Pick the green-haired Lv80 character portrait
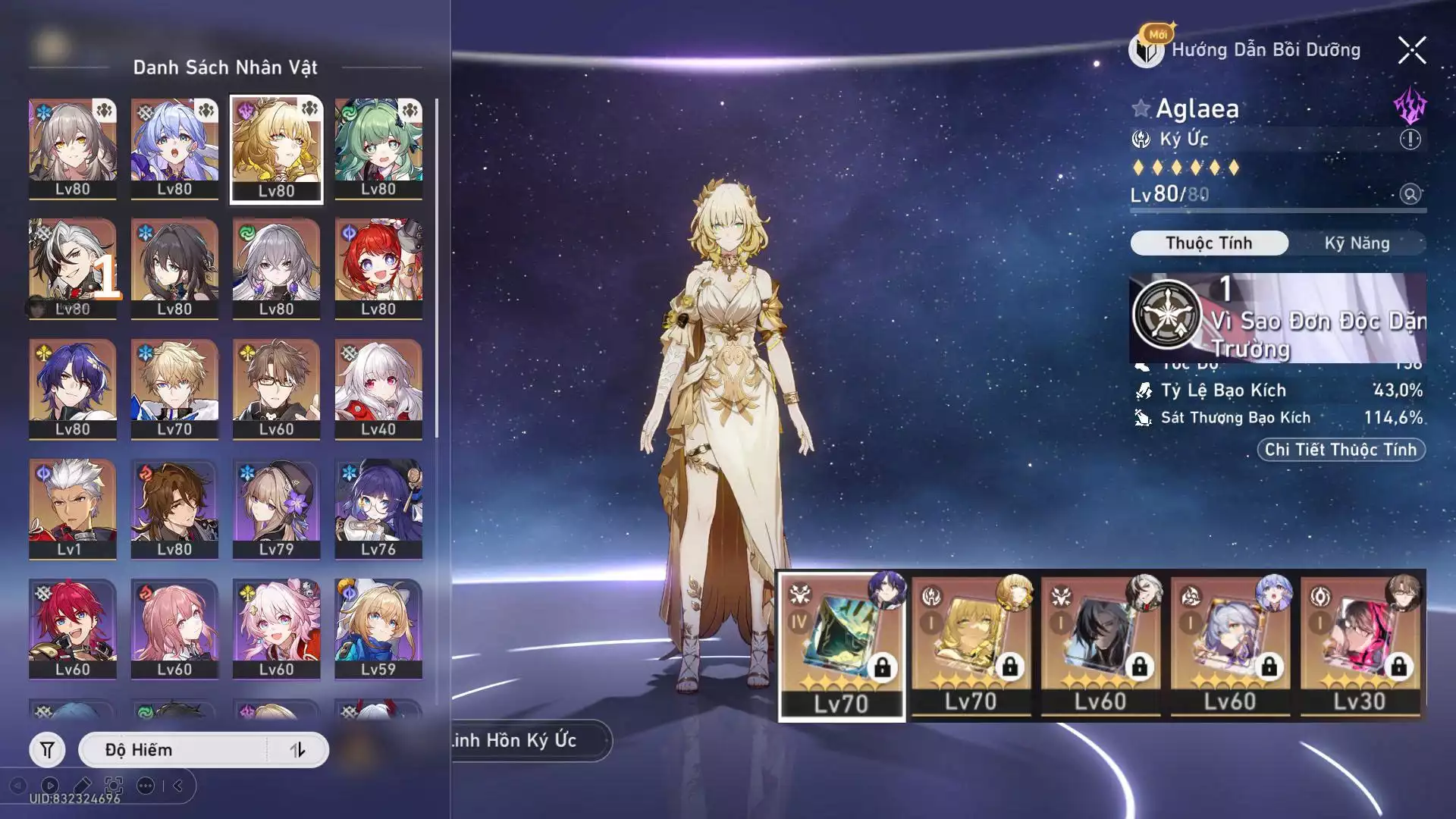 tap(378, 149)
